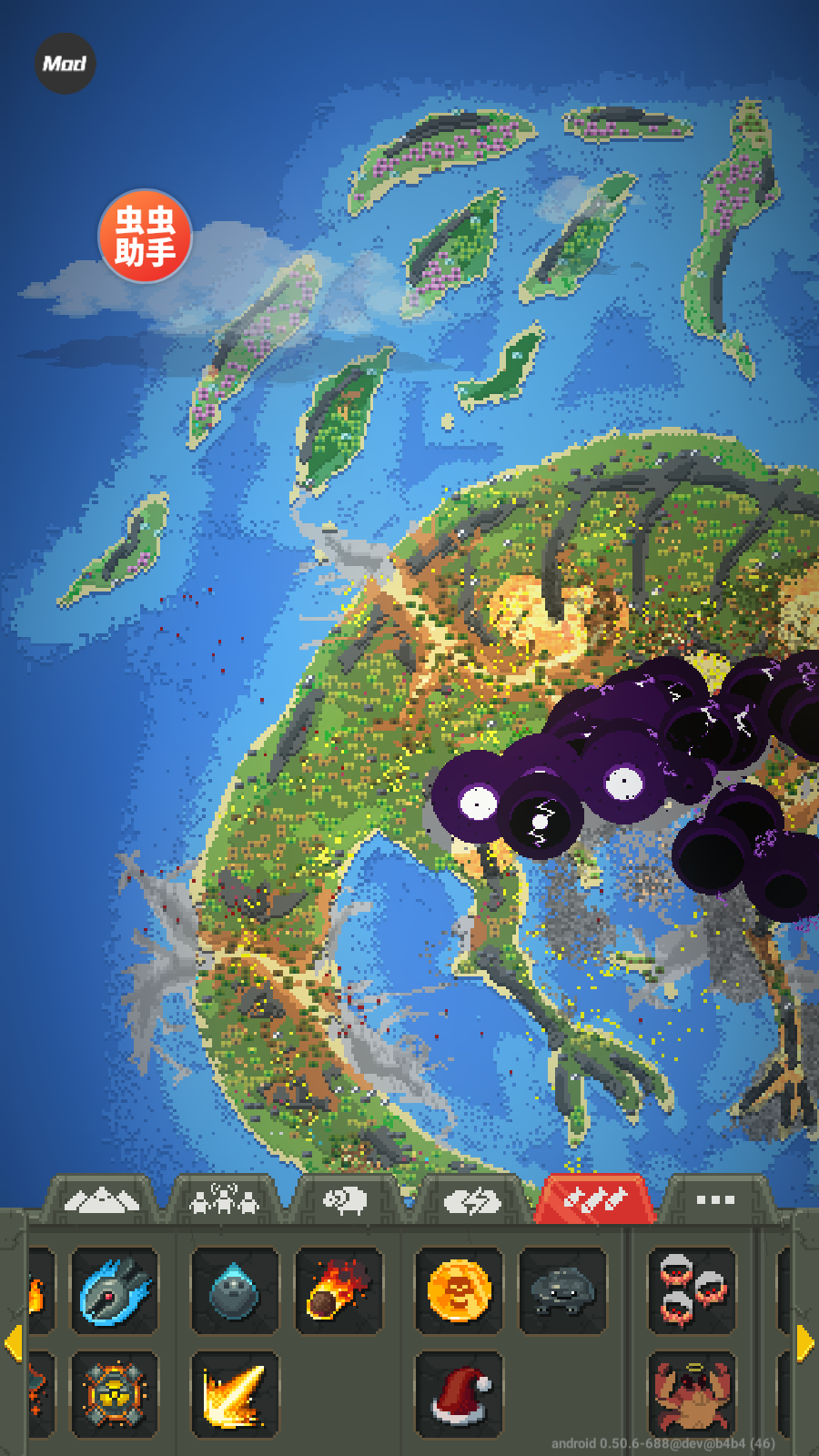Select the blue-flame missile bomb power
This screenshot has width=819, height=1456.
(115, 1290)
